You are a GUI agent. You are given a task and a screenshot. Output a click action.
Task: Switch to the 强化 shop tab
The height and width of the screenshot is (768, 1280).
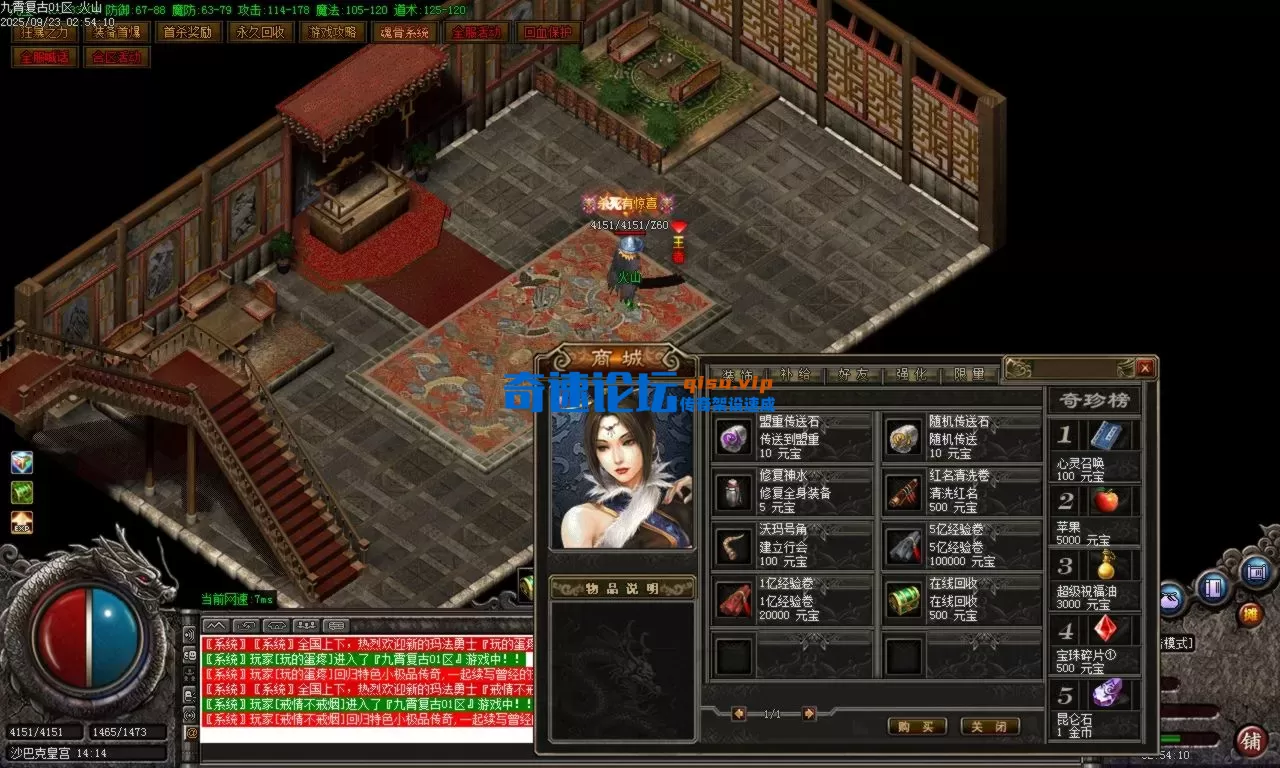[x=911, y=373]
